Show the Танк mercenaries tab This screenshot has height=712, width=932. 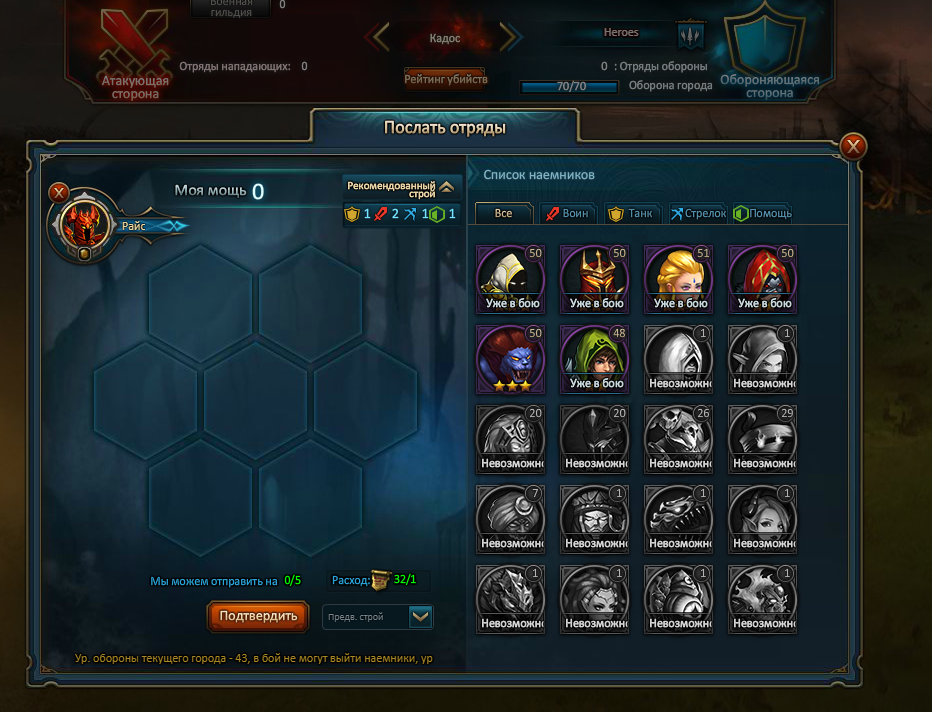coord(630,213)
